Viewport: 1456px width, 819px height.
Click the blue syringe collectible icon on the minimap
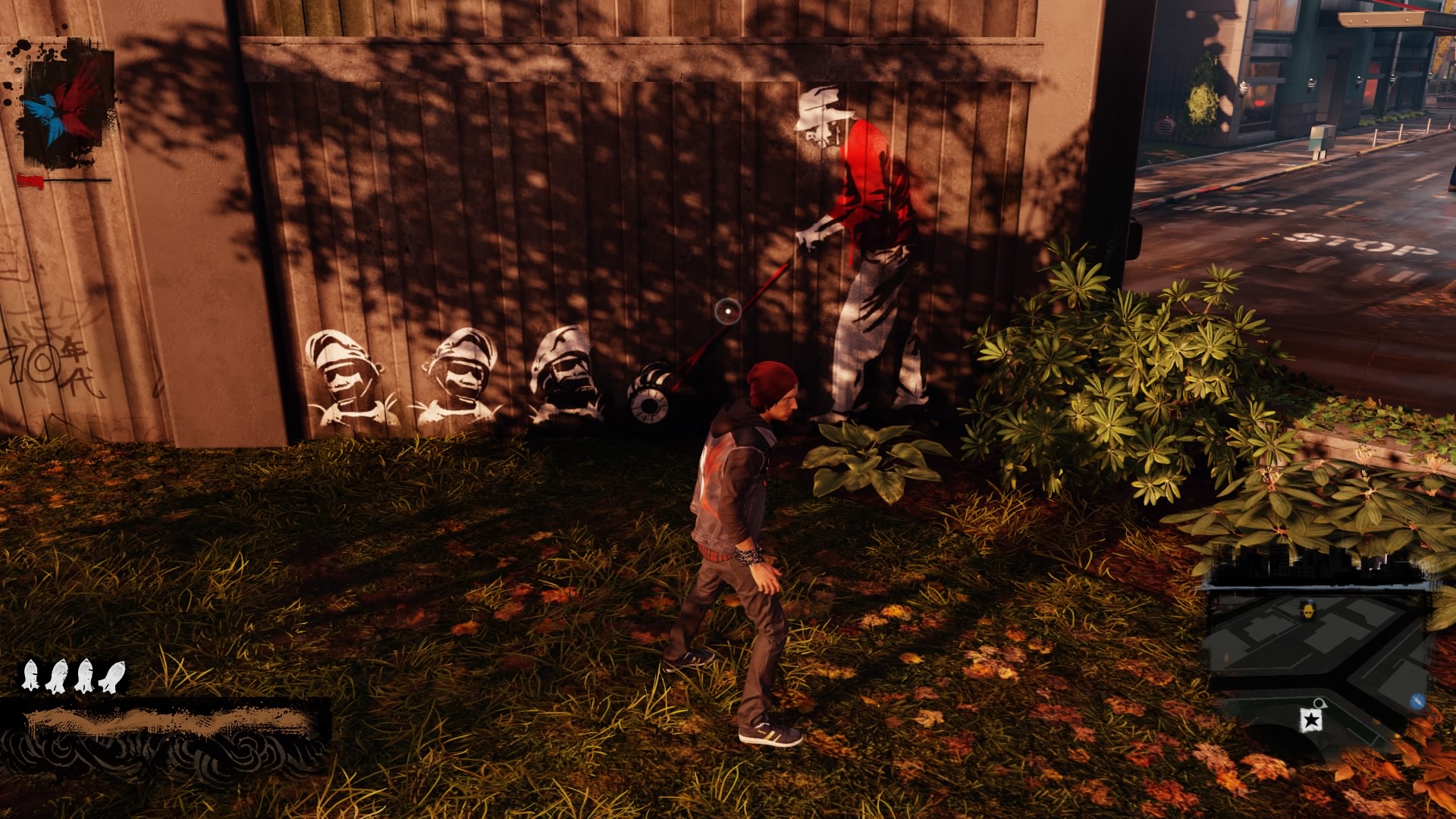tap(1417, 701)
